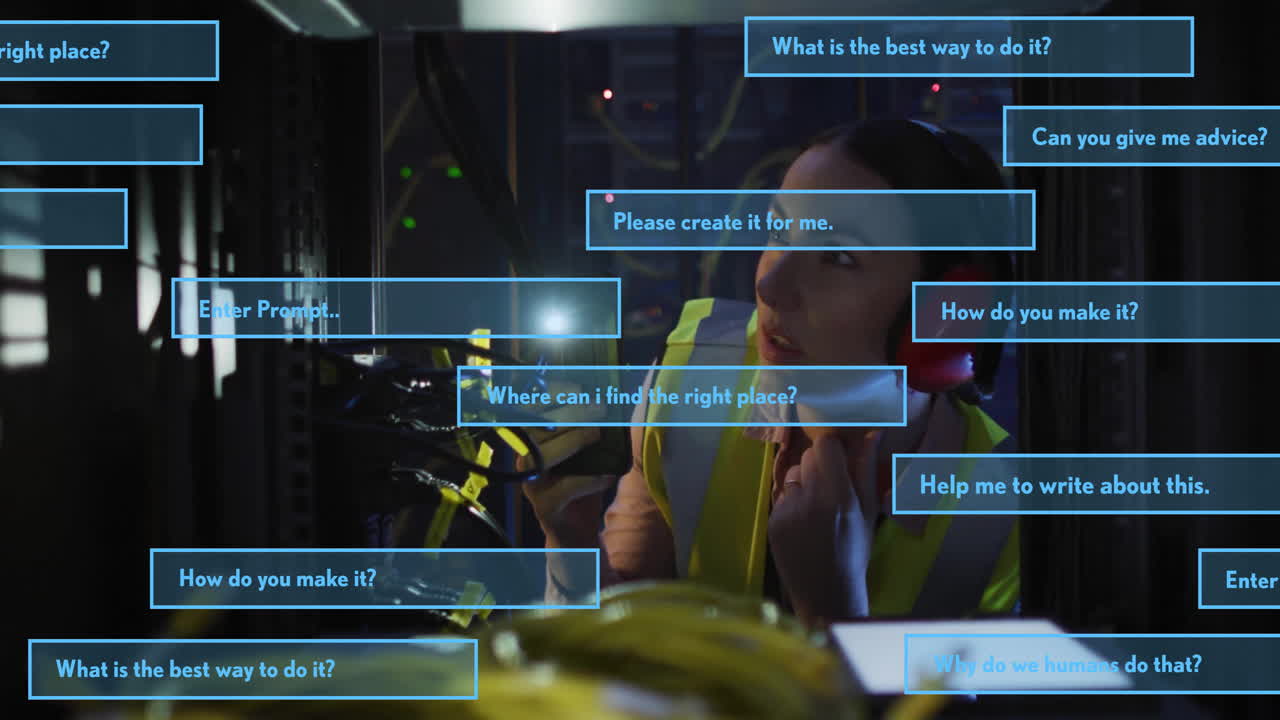
Task: Choose the "Please create it for me." prompt
Action: (810, 221)
